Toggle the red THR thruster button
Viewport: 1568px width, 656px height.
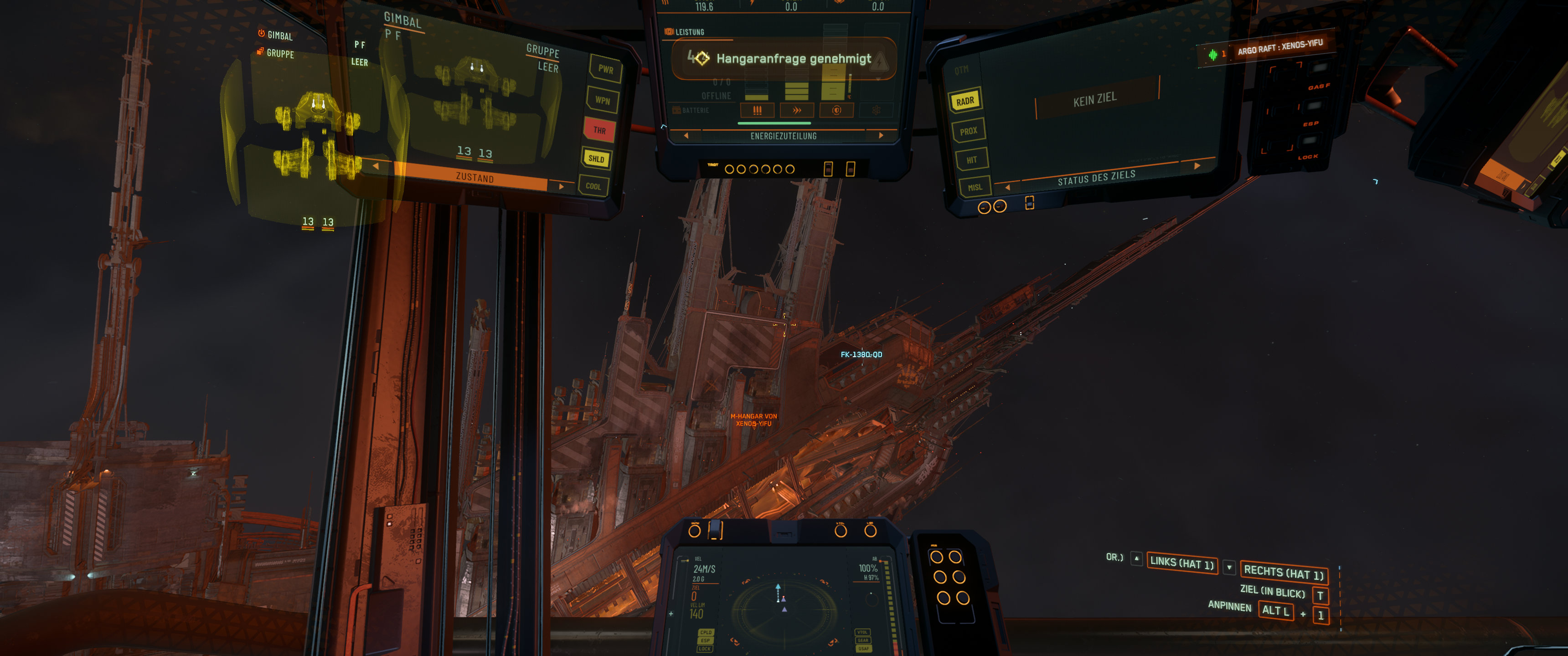tap(599, 130)
